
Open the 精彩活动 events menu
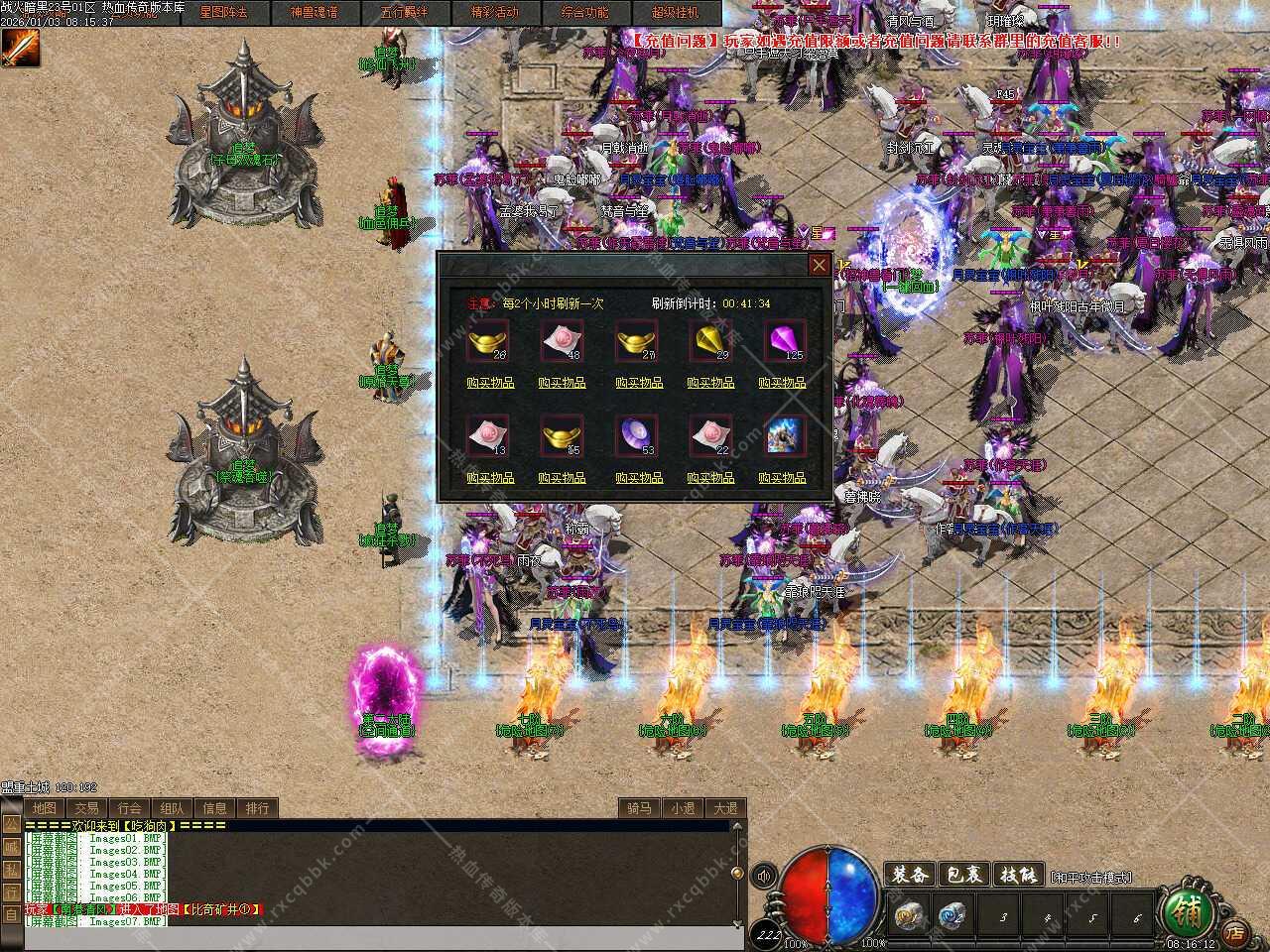tap(494, 13)
